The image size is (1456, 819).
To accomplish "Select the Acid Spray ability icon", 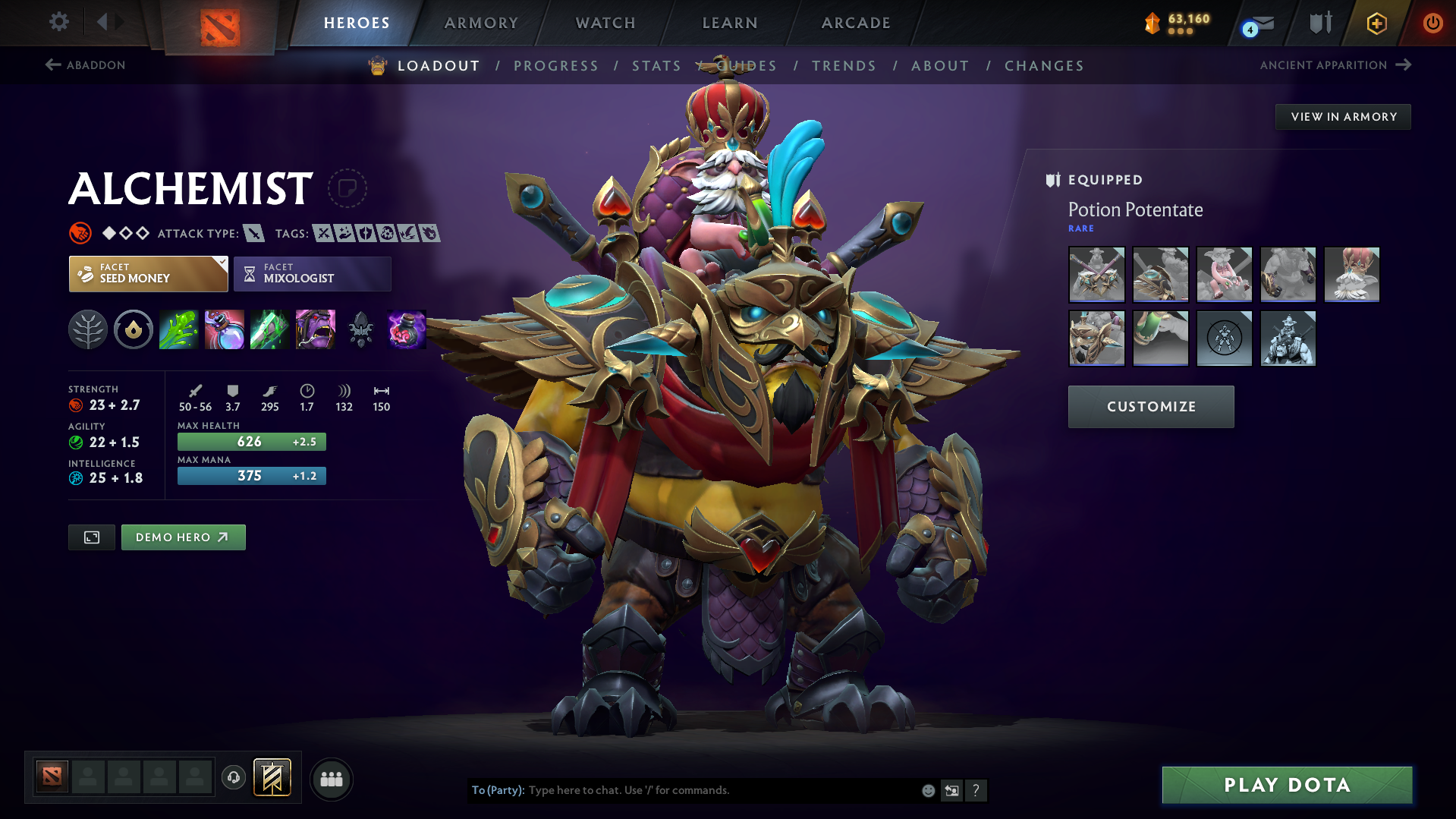I will pyautogui.click(x=179, y=329).
